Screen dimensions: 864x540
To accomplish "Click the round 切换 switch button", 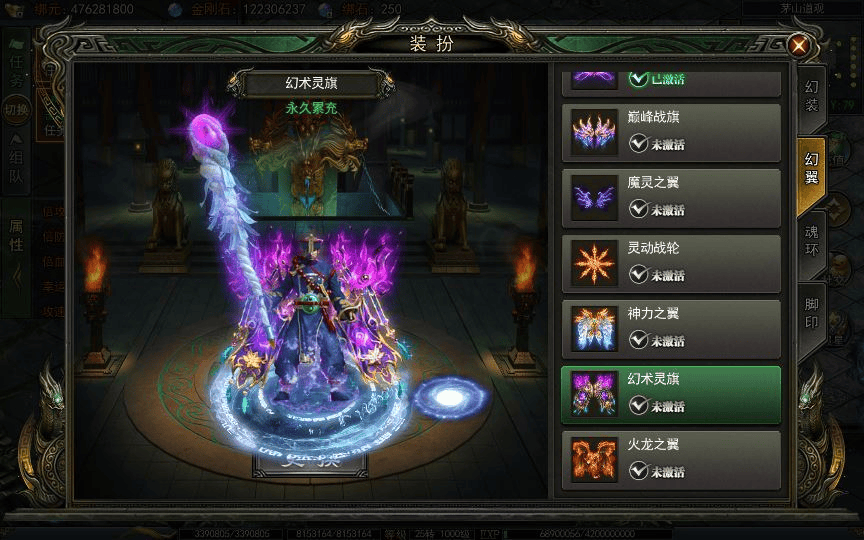I will click(16, 109).
